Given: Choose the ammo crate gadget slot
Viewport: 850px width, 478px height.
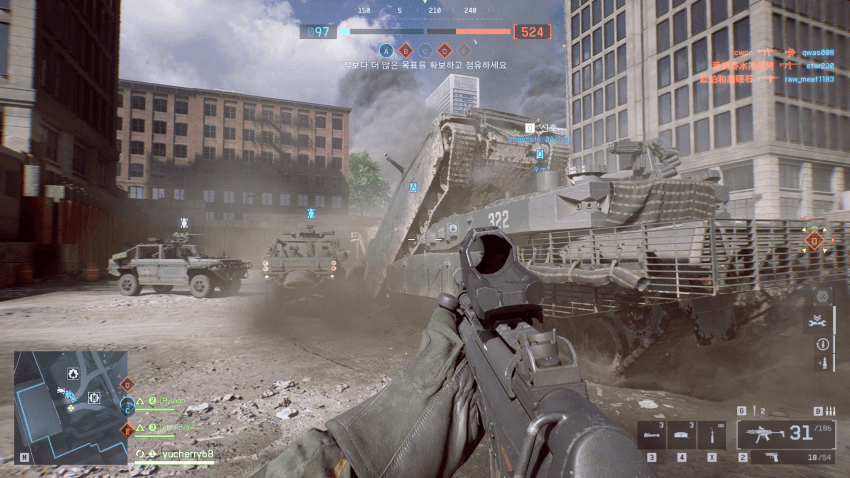Looking at the screenshot, I should pyautogui.click(x=682, y=434).
